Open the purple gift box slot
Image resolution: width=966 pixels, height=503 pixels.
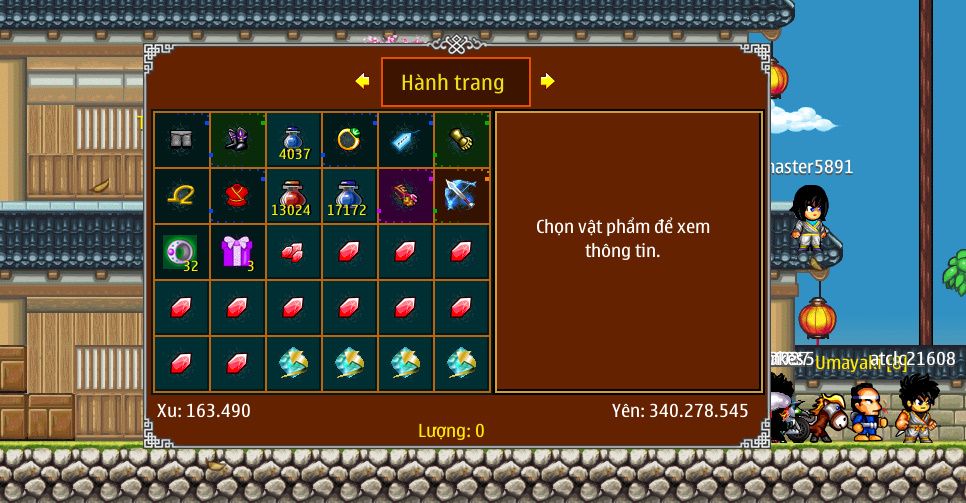(237, 252)
